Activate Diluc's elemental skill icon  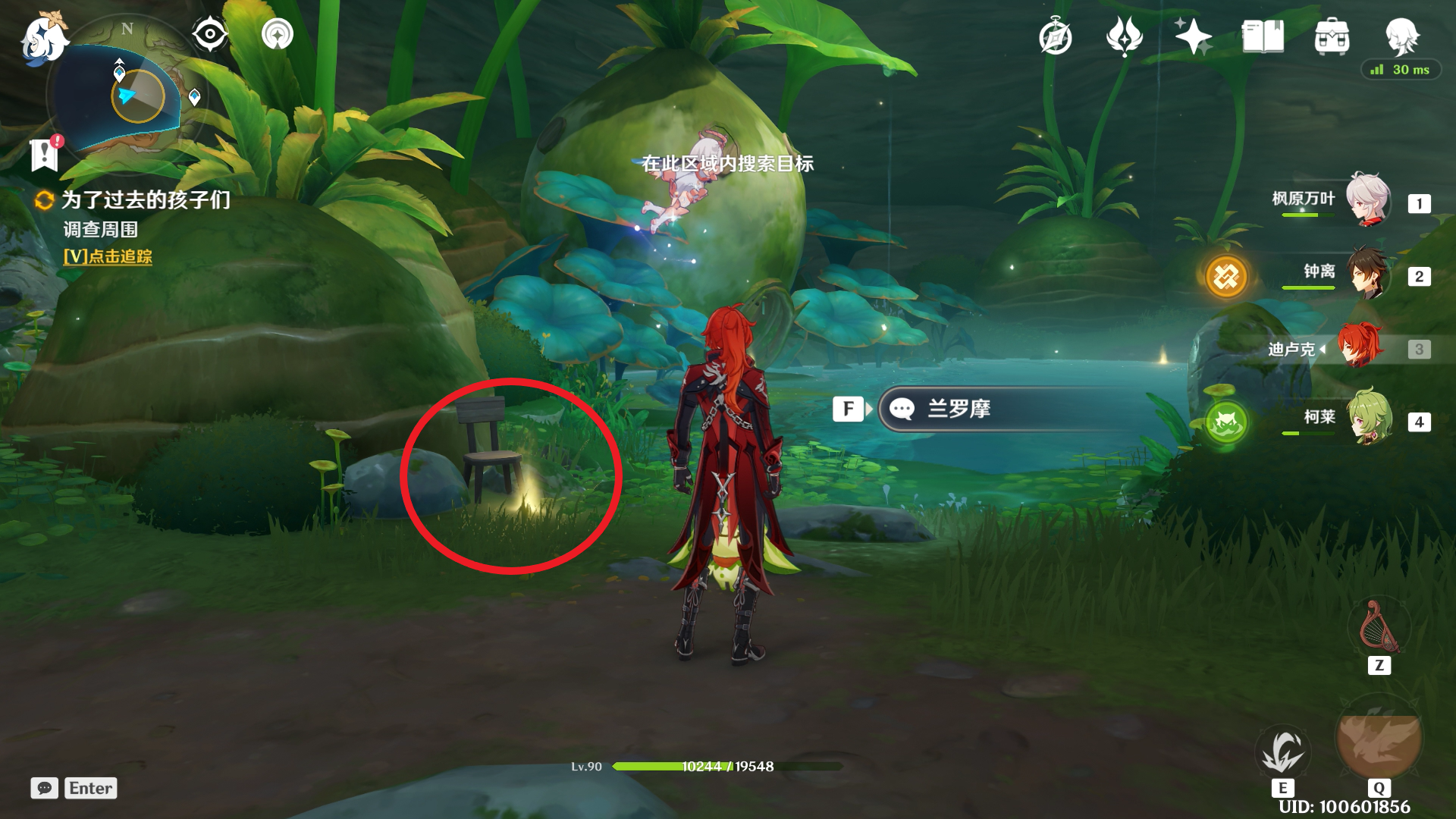(1282, 750)
